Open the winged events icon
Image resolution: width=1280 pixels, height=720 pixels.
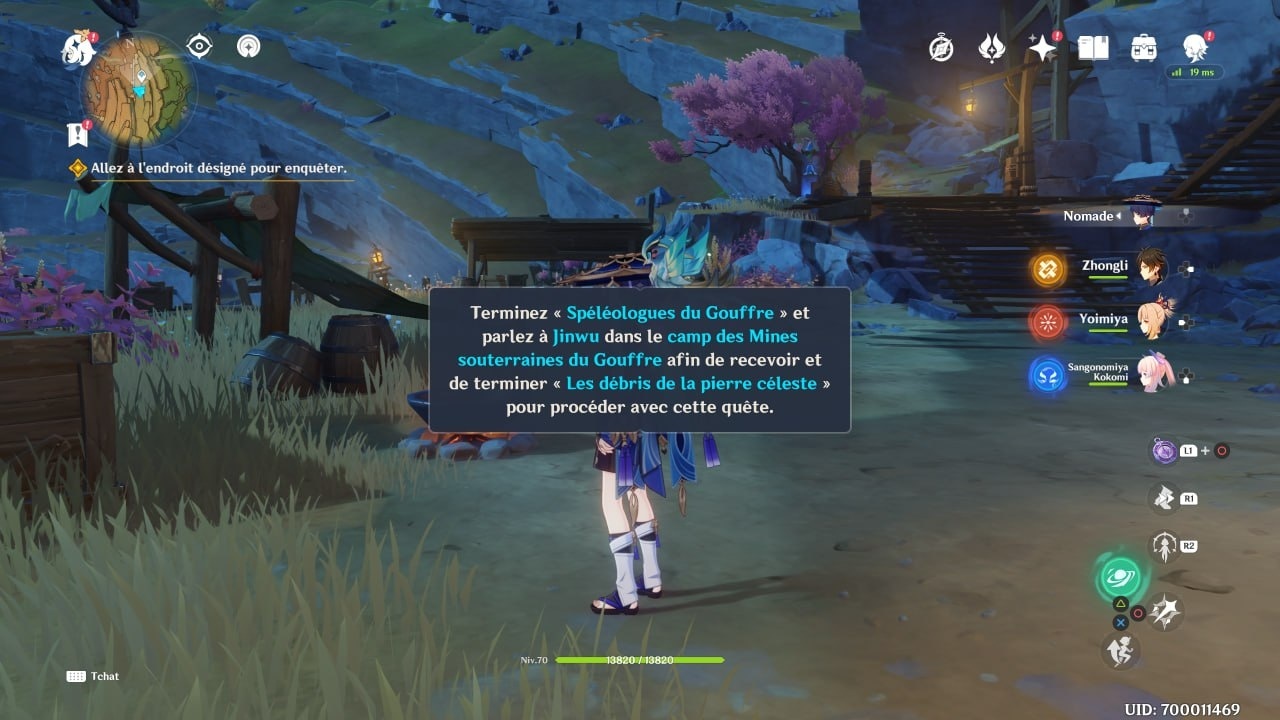[x=991, y=47]
